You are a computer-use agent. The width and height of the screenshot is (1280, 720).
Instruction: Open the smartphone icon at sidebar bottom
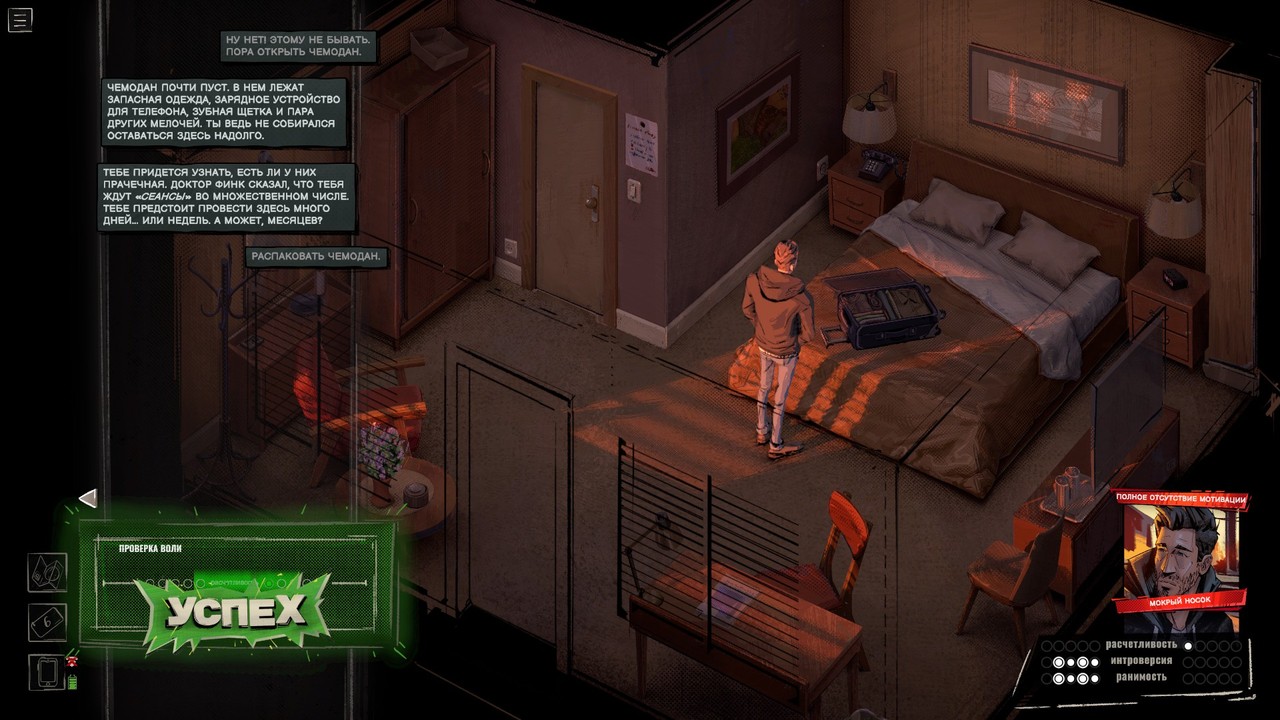point(47,673)
